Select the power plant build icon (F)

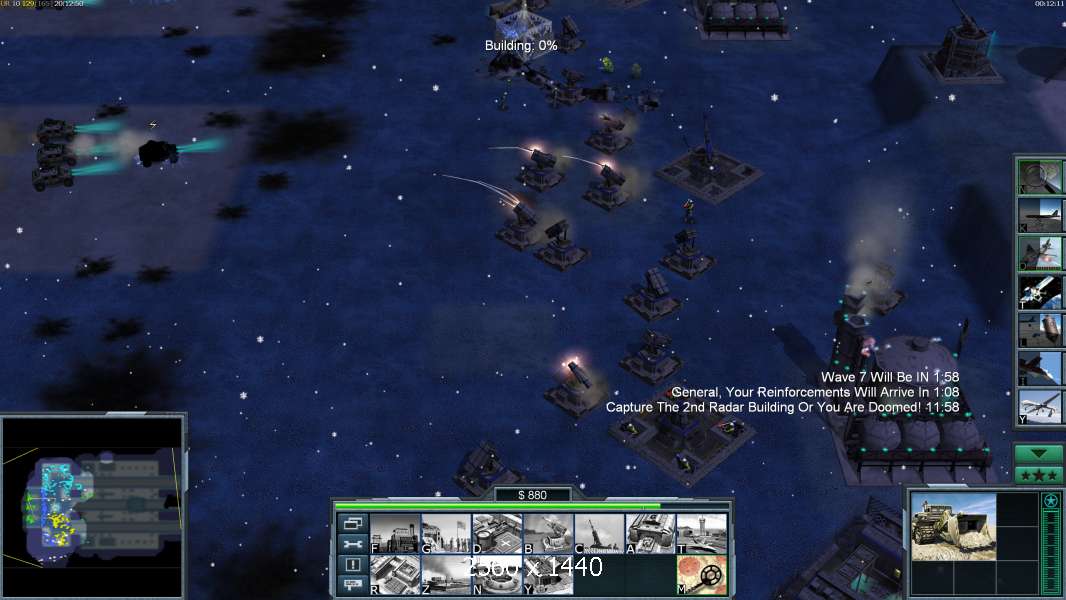395,534
